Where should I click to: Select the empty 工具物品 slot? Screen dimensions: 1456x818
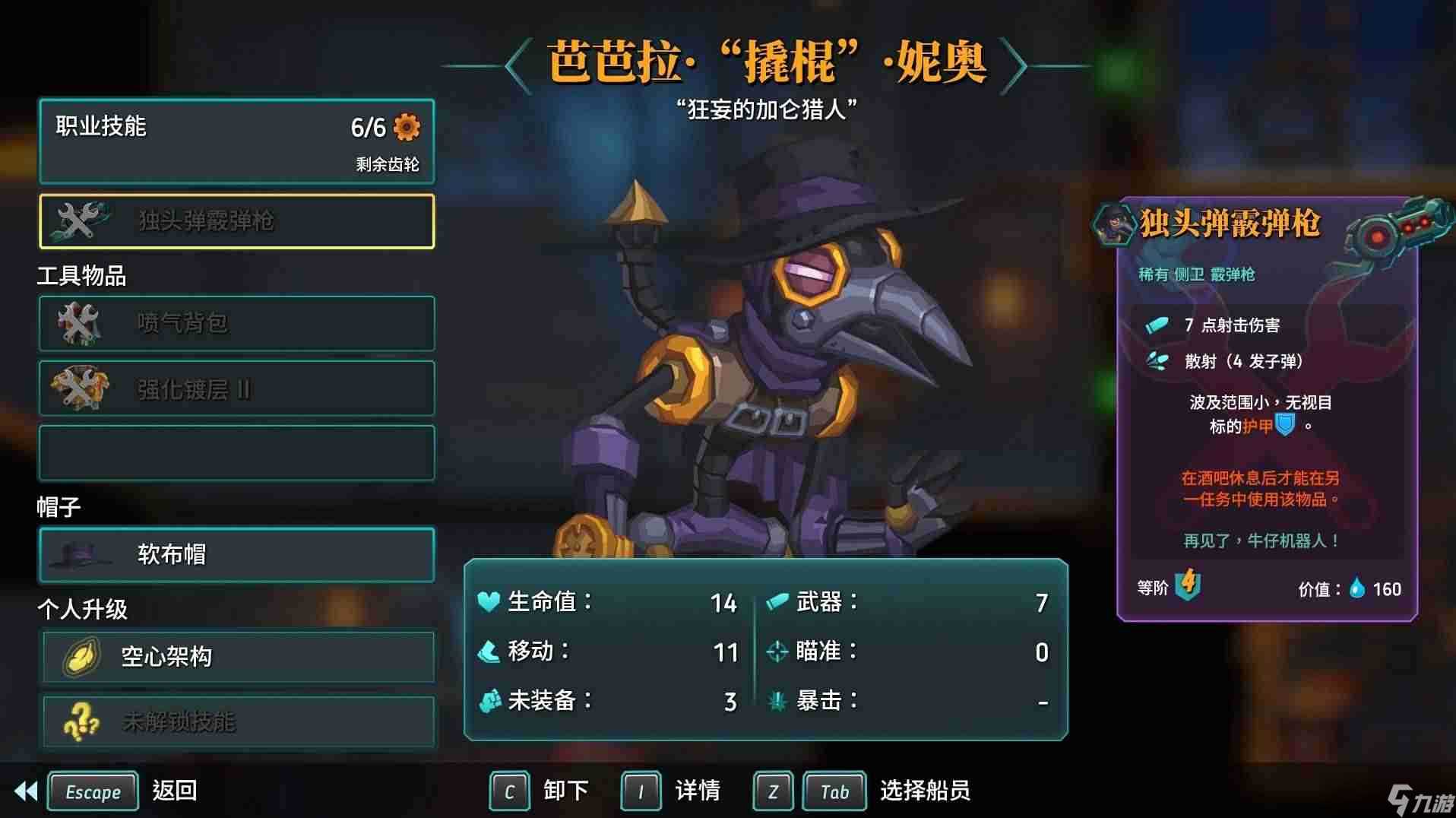point(236,452)
